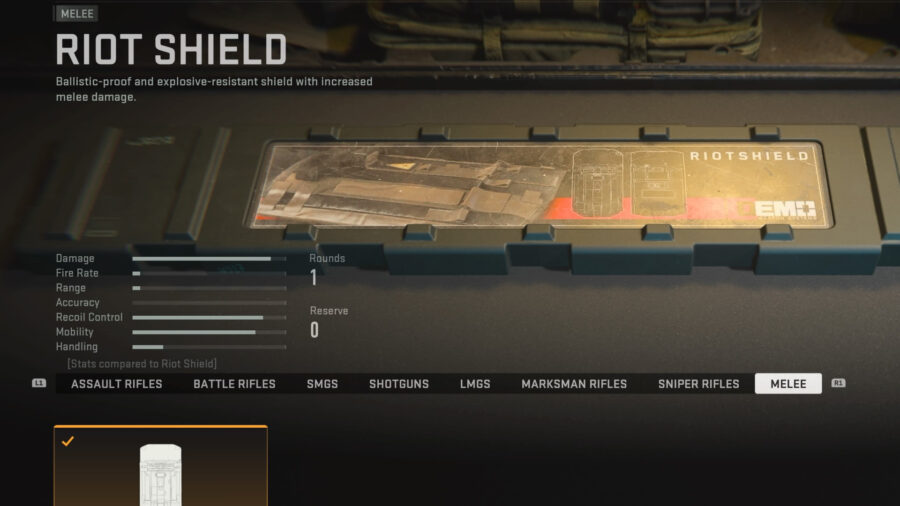The height and width of the screenshot is (506, 900).
Task: Select the equipped Riot Shield tile
Action: coord(161,467)
